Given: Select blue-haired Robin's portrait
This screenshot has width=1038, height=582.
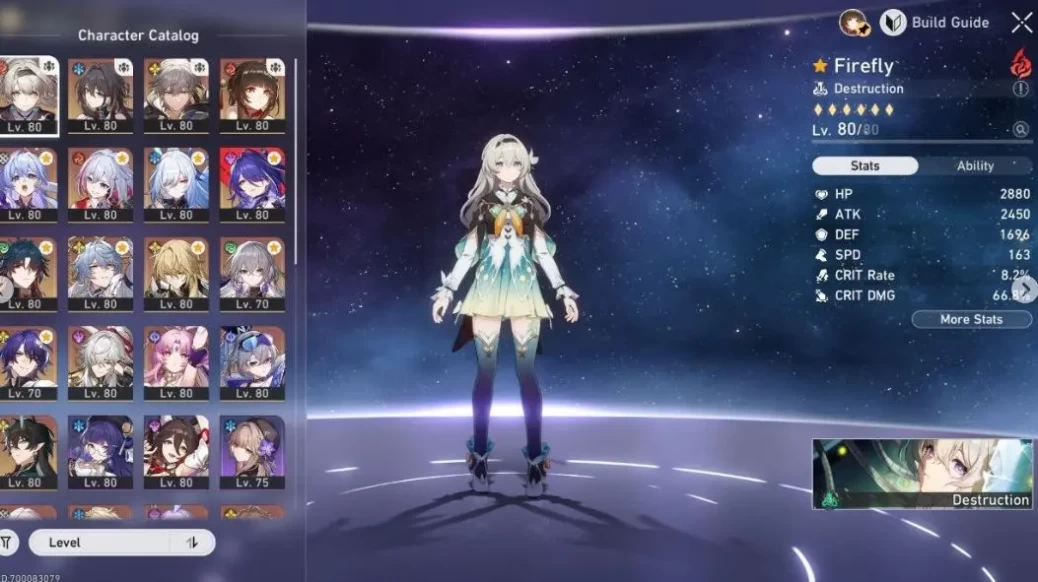Looking at the screenshot, I should 28,185.
